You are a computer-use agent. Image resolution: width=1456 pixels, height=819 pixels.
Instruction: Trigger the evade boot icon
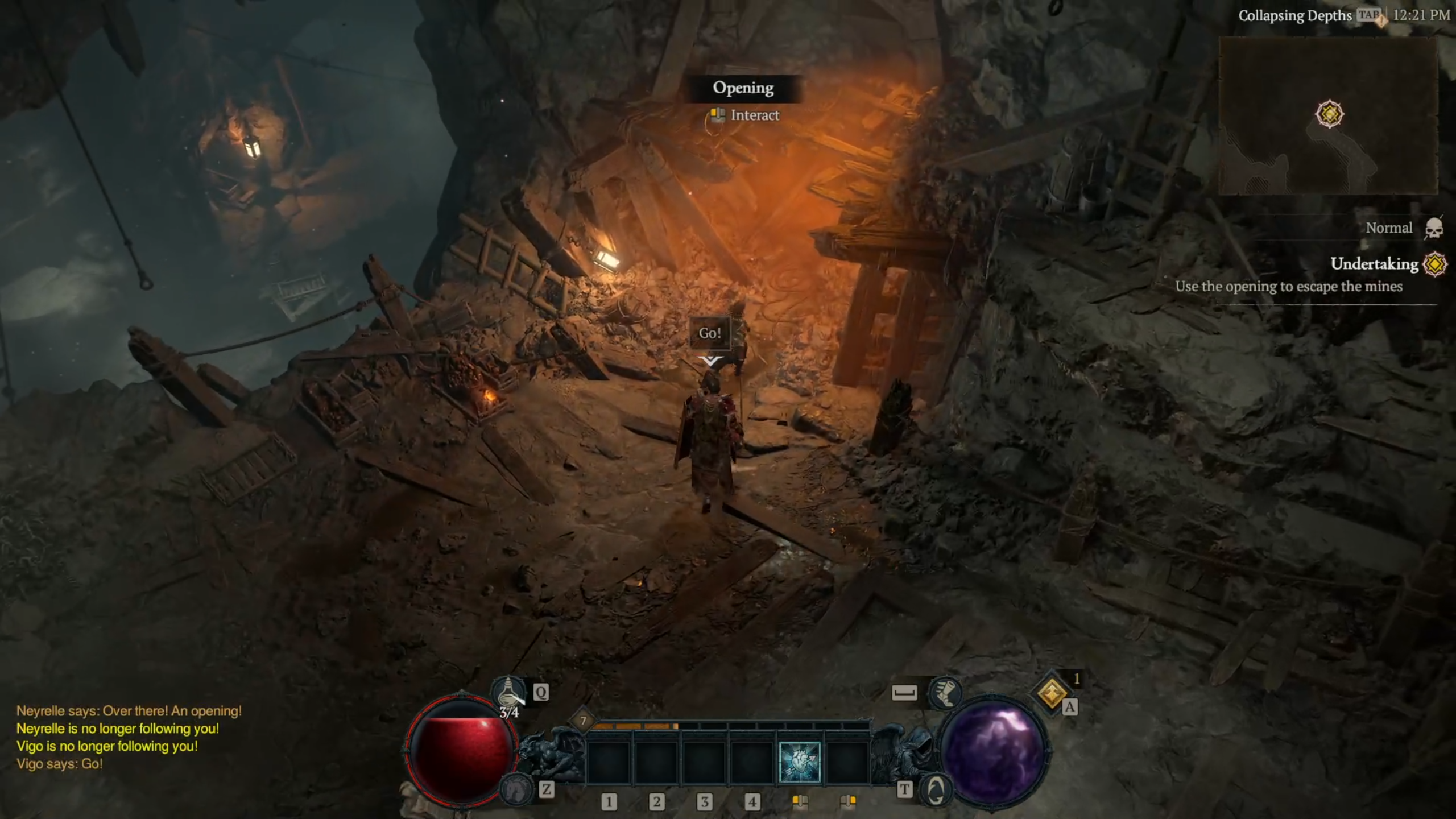coord(945,693)
